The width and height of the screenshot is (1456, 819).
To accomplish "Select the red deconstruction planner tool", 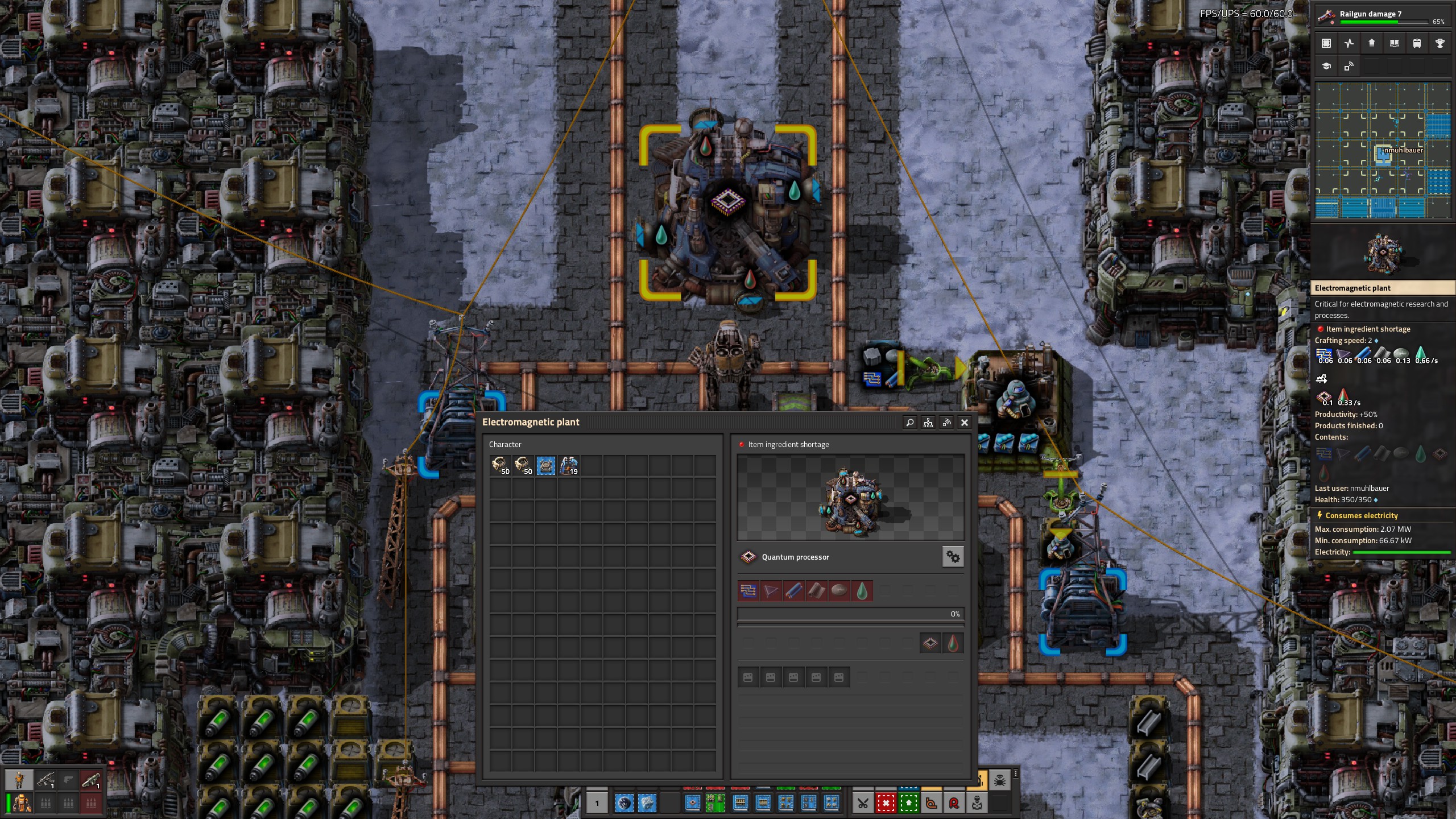I will point(886,803).
